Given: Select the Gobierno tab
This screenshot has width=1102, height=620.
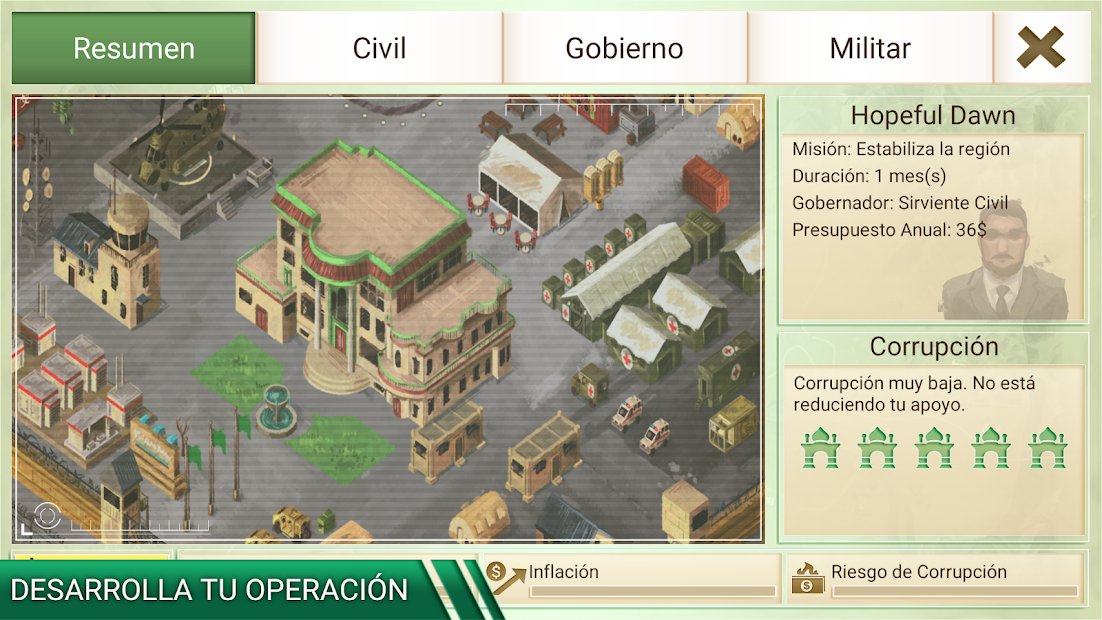Looking at the screenshot, I should (624, 48).
